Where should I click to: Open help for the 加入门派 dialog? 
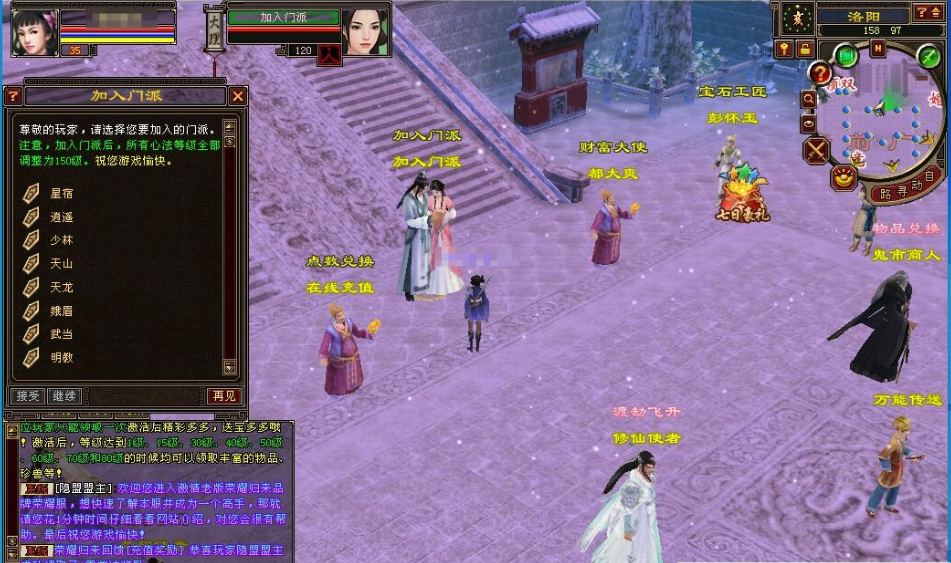click(13, 96)
